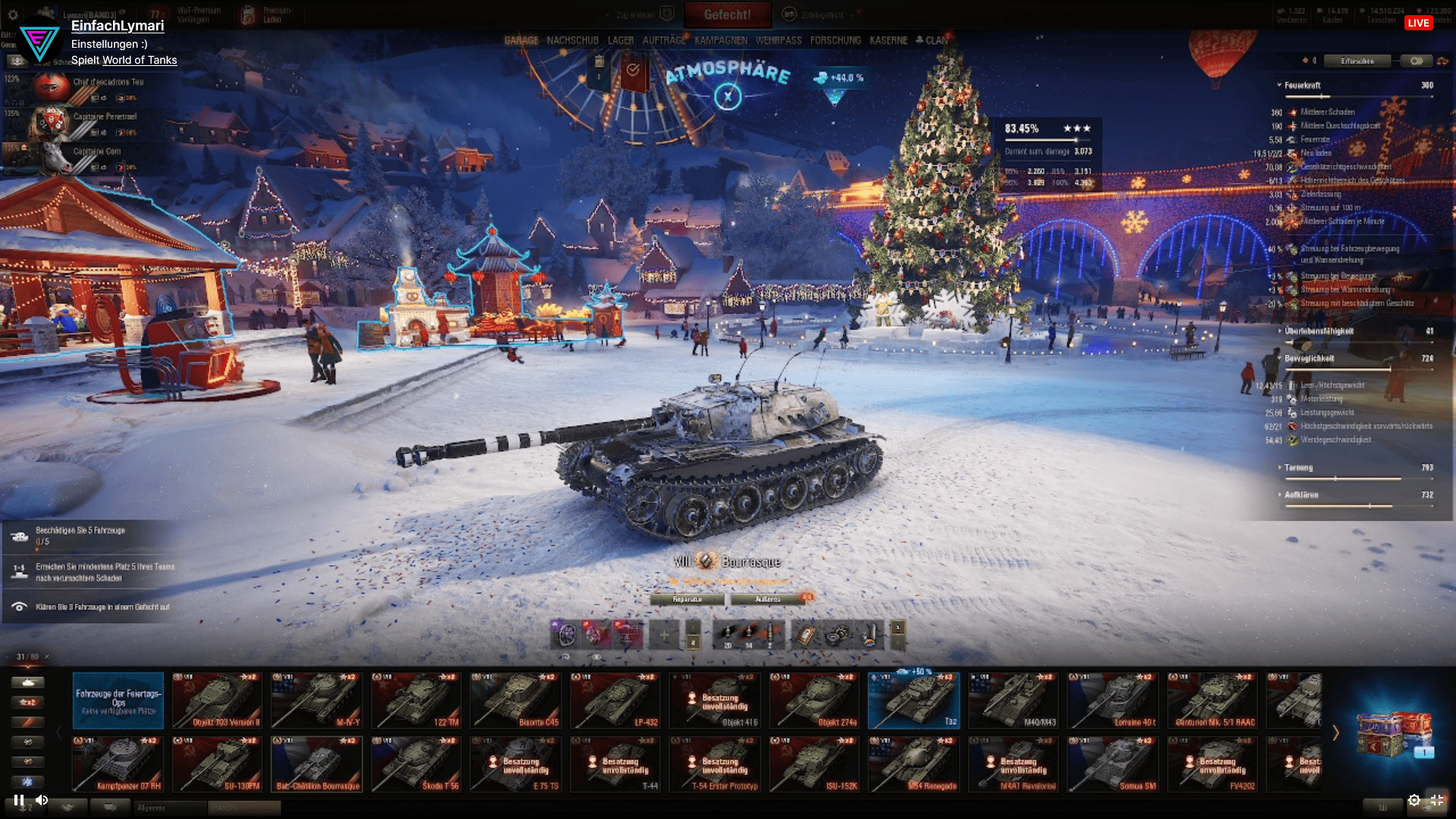
Task: Open the Äußeres customization button
Action: [767, 599]
